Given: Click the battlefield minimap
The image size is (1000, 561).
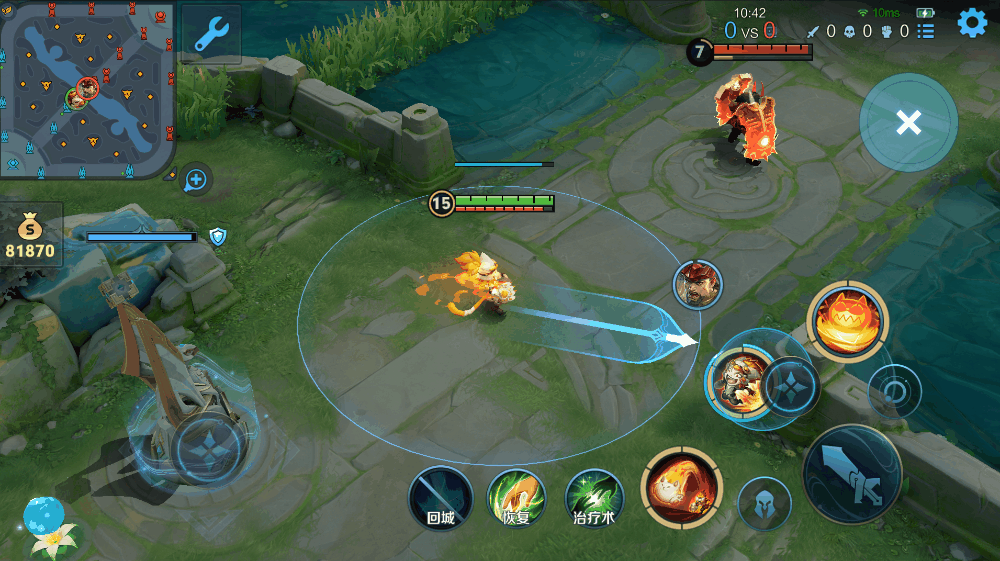Looking at the screenshot, I should pyautogui.click(x=88, y=90).
